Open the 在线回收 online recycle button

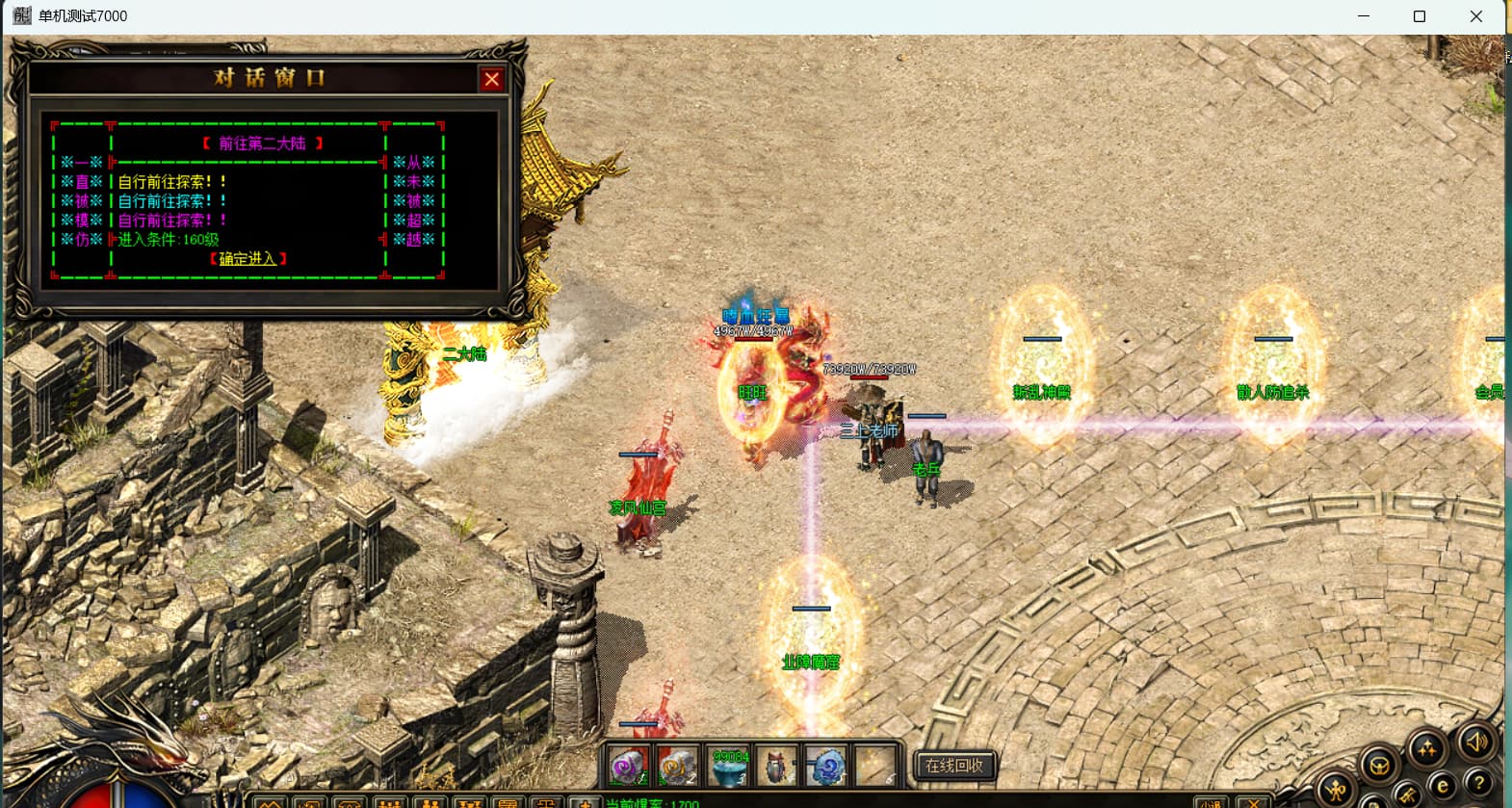coord(953,766)
